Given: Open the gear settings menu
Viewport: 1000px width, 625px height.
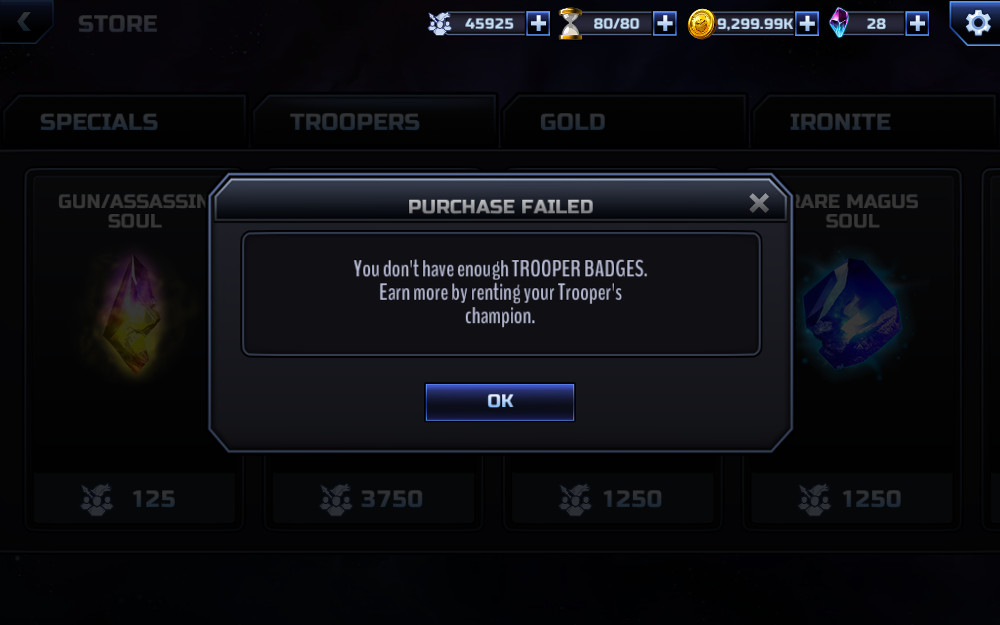Looking at the screenshot, I should [973, 22].
